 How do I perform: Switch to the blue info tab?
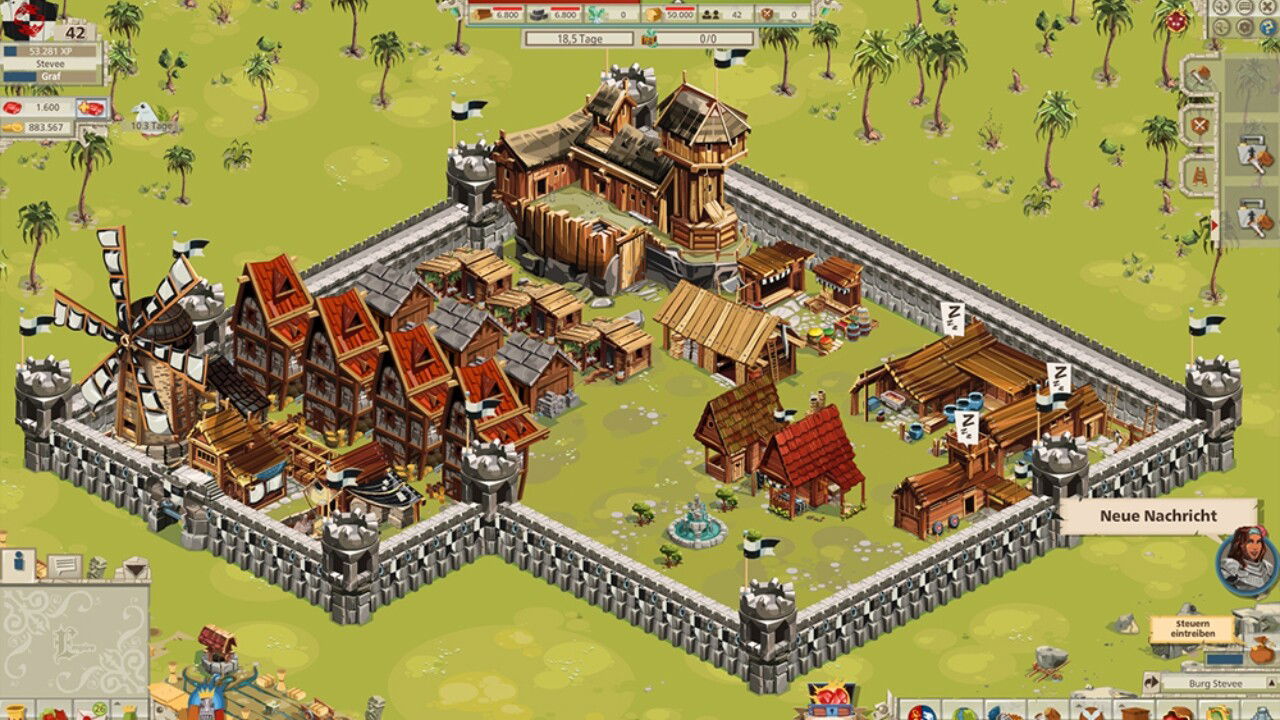click(x=17, y=565)
